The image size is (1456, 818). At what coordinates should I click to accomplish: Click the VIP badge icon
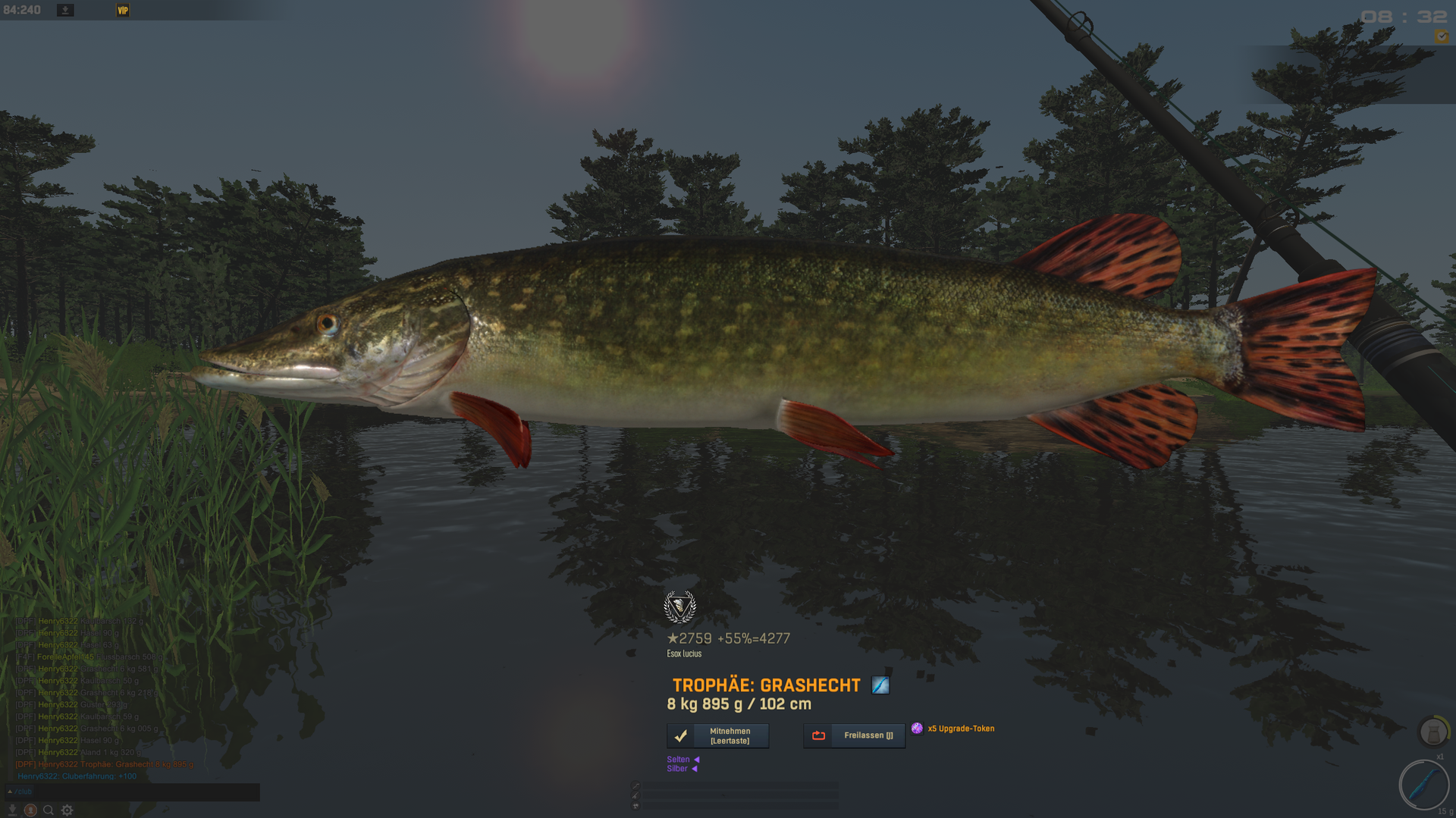(x=123, y=10)
